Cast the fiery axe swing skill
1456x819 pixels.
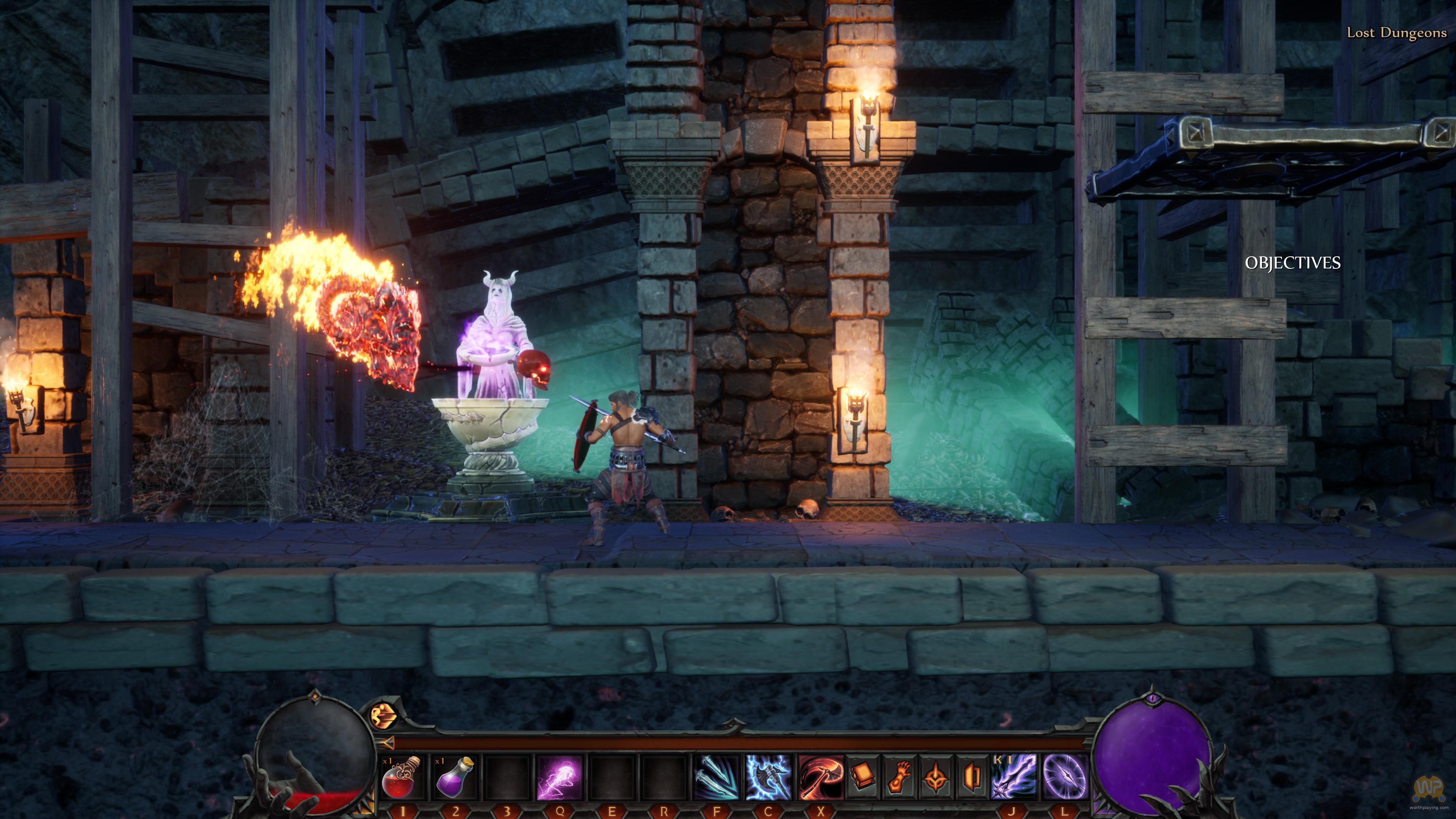click(x=820, y=778)
